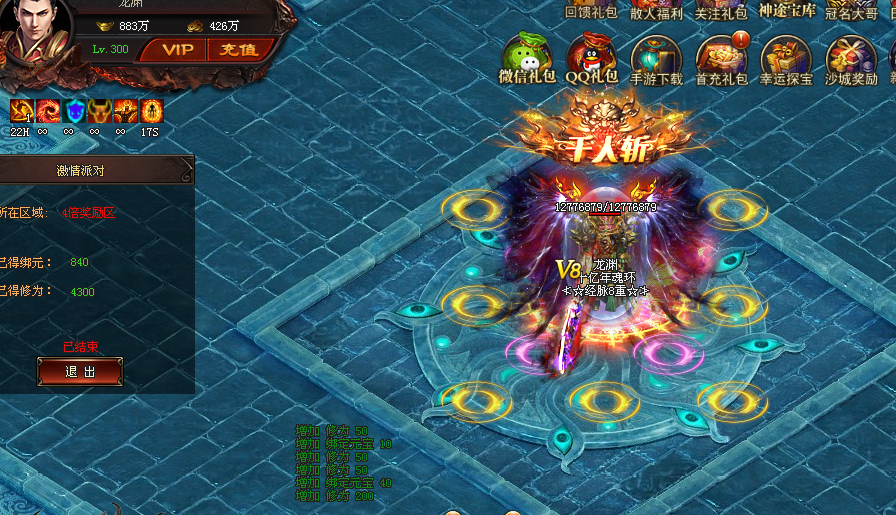Click the 退出 exit button
Image resolution: width=896 pixels, height=515 pixels.
pyautogui.click(x=80, y=372)
